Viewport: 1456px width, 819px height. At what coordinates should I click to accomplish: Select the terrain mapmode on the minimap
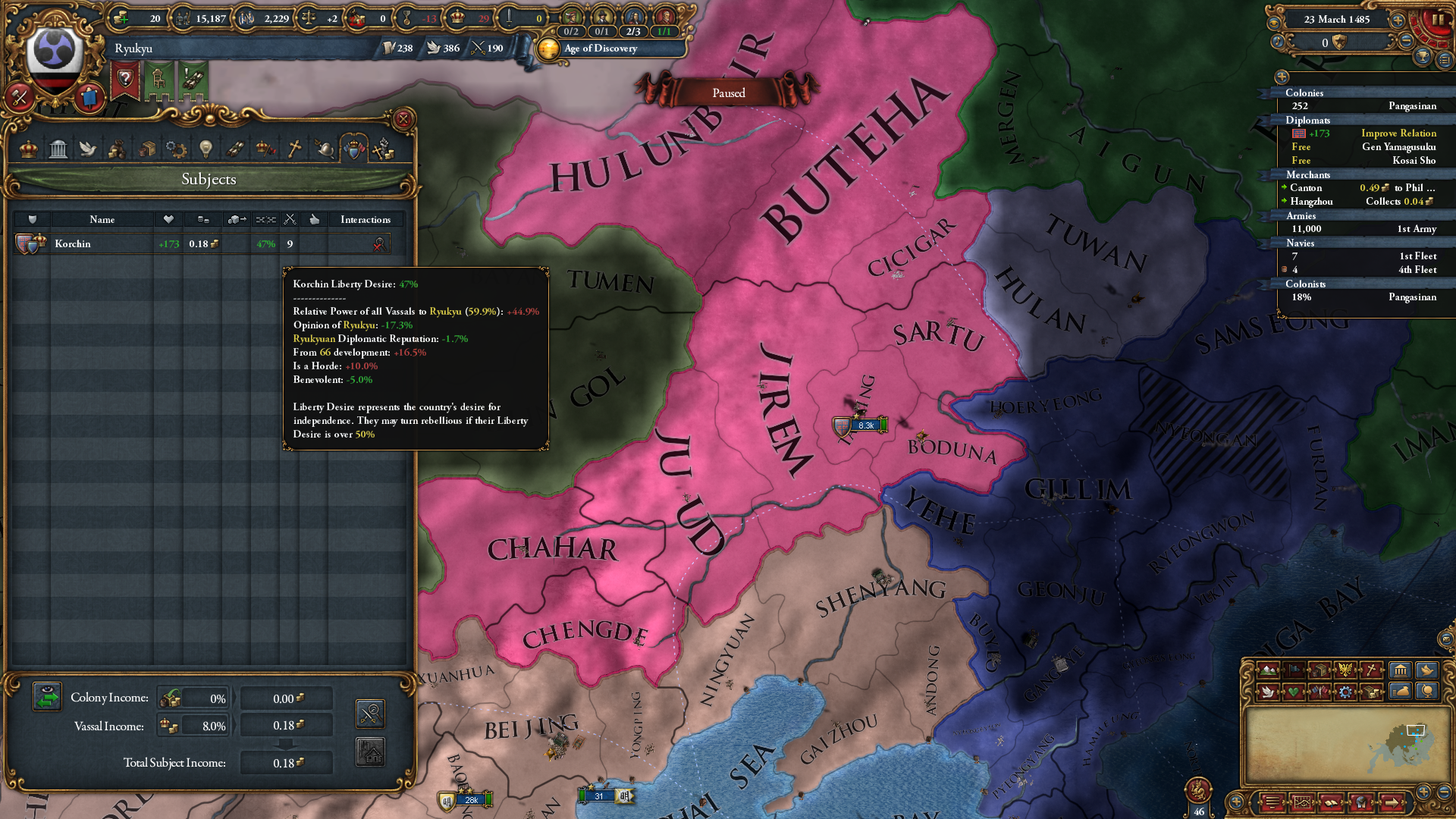click(1268, 670)
